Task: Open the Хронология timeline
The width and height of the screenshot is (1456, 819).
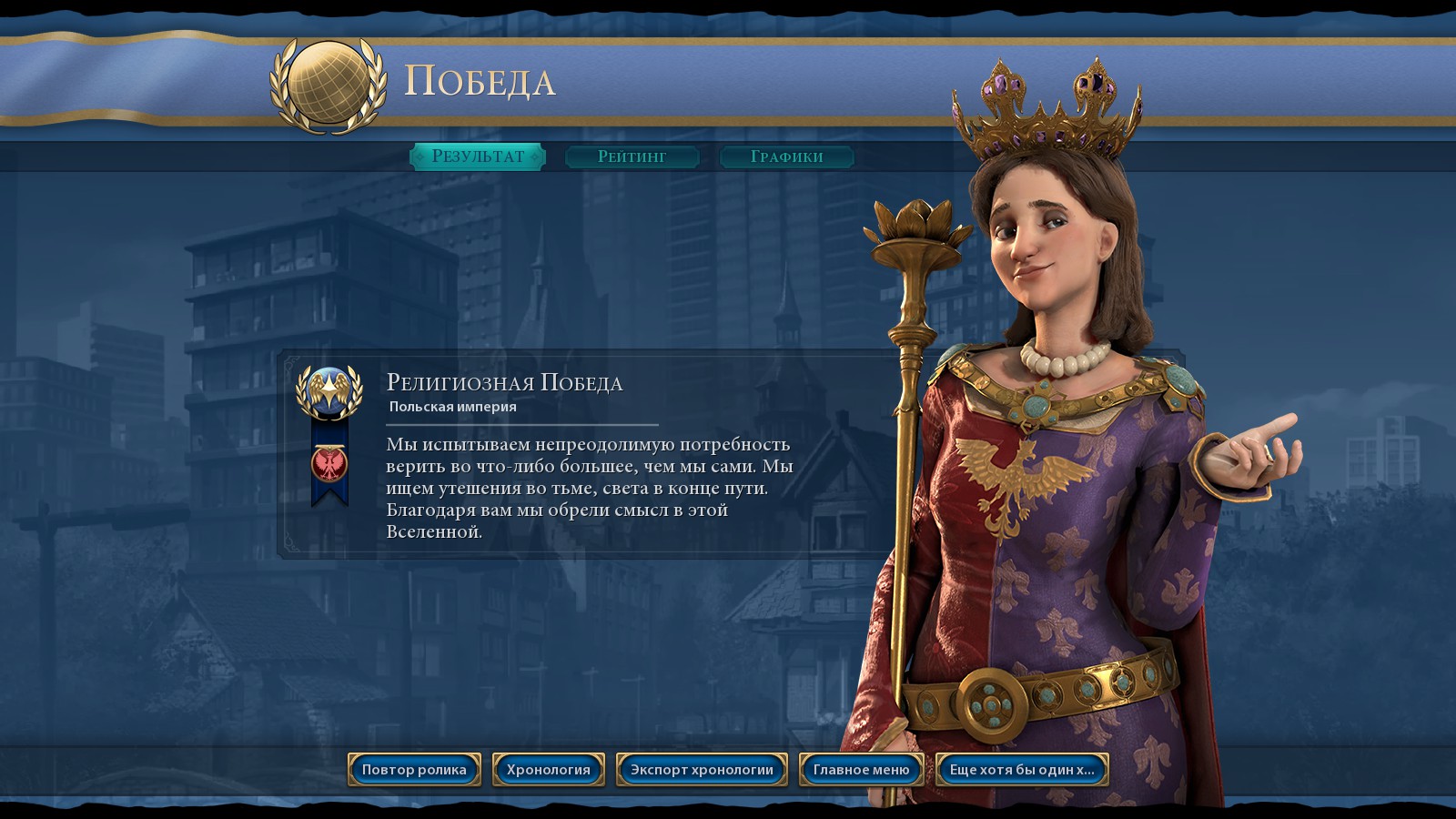Action: (549, 770)
